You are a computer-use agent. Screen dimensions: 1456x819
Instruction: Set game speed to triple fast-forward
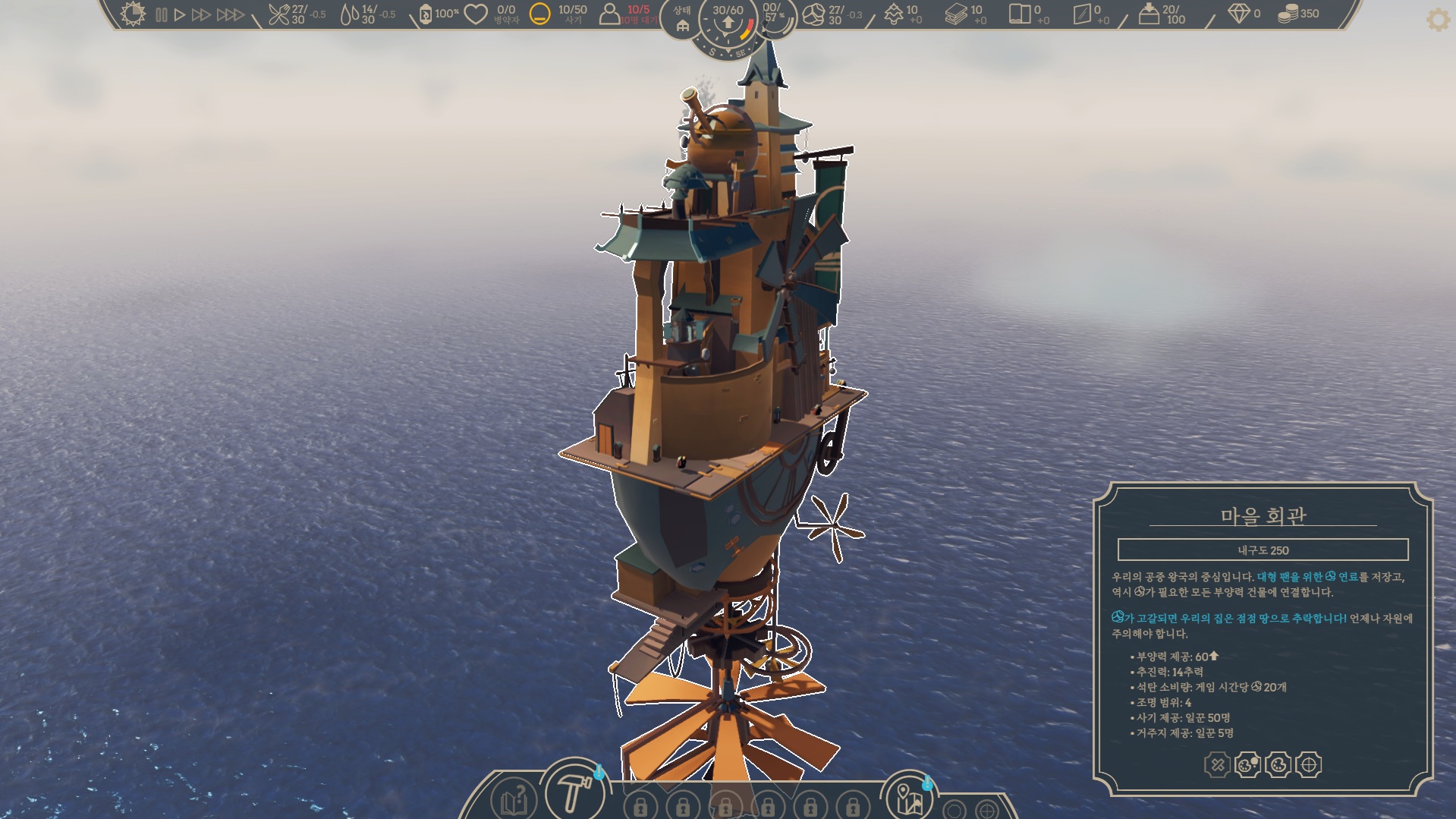pyautogui.click(x=230, y=14)
